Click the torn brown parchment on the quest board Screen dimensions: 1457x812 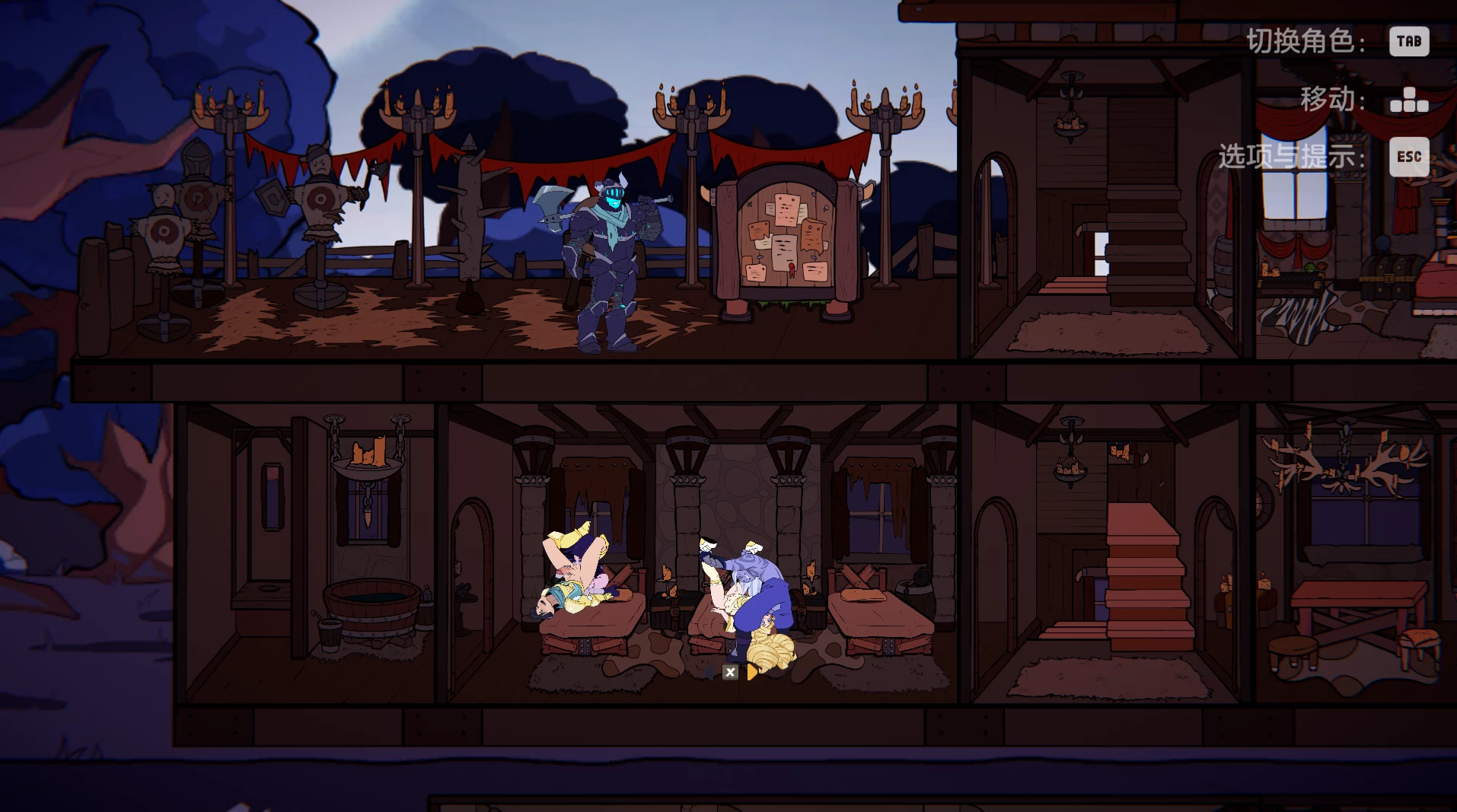(x=812, y=236)
